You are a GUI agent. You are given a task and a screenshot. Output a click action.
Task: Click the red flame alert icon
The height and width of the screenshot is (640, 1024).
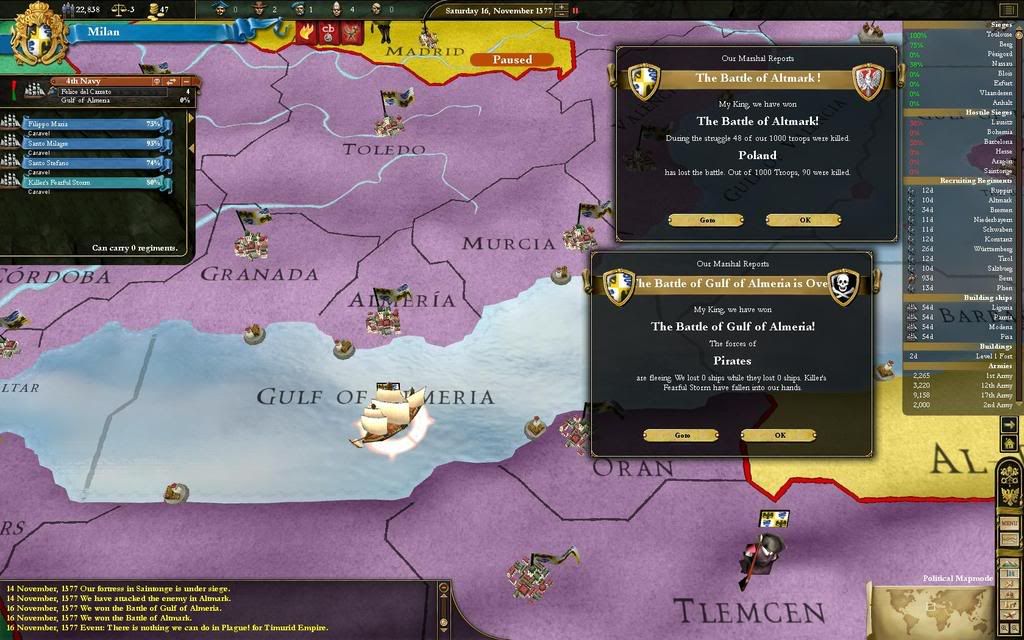pos(307,32)
